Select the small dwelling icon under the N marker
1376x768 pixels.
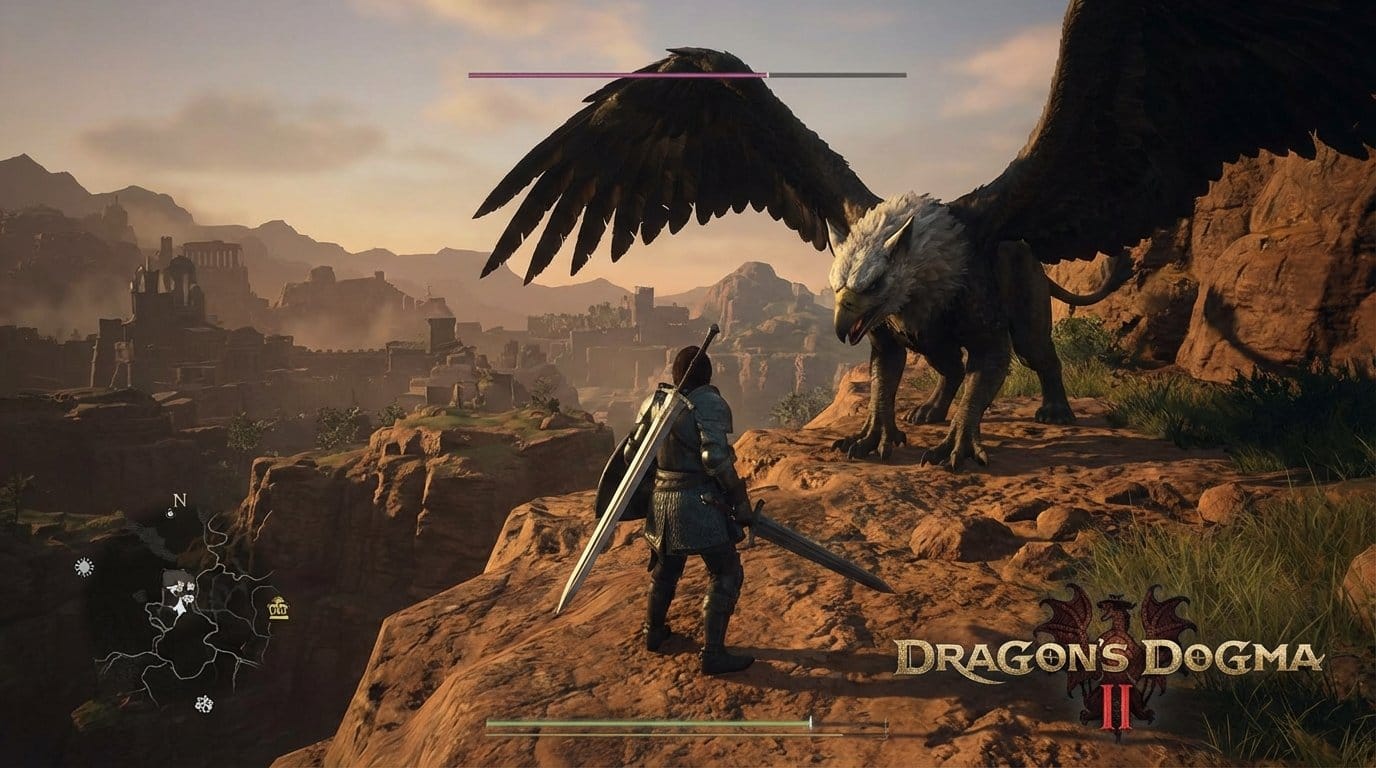(170, 513)
